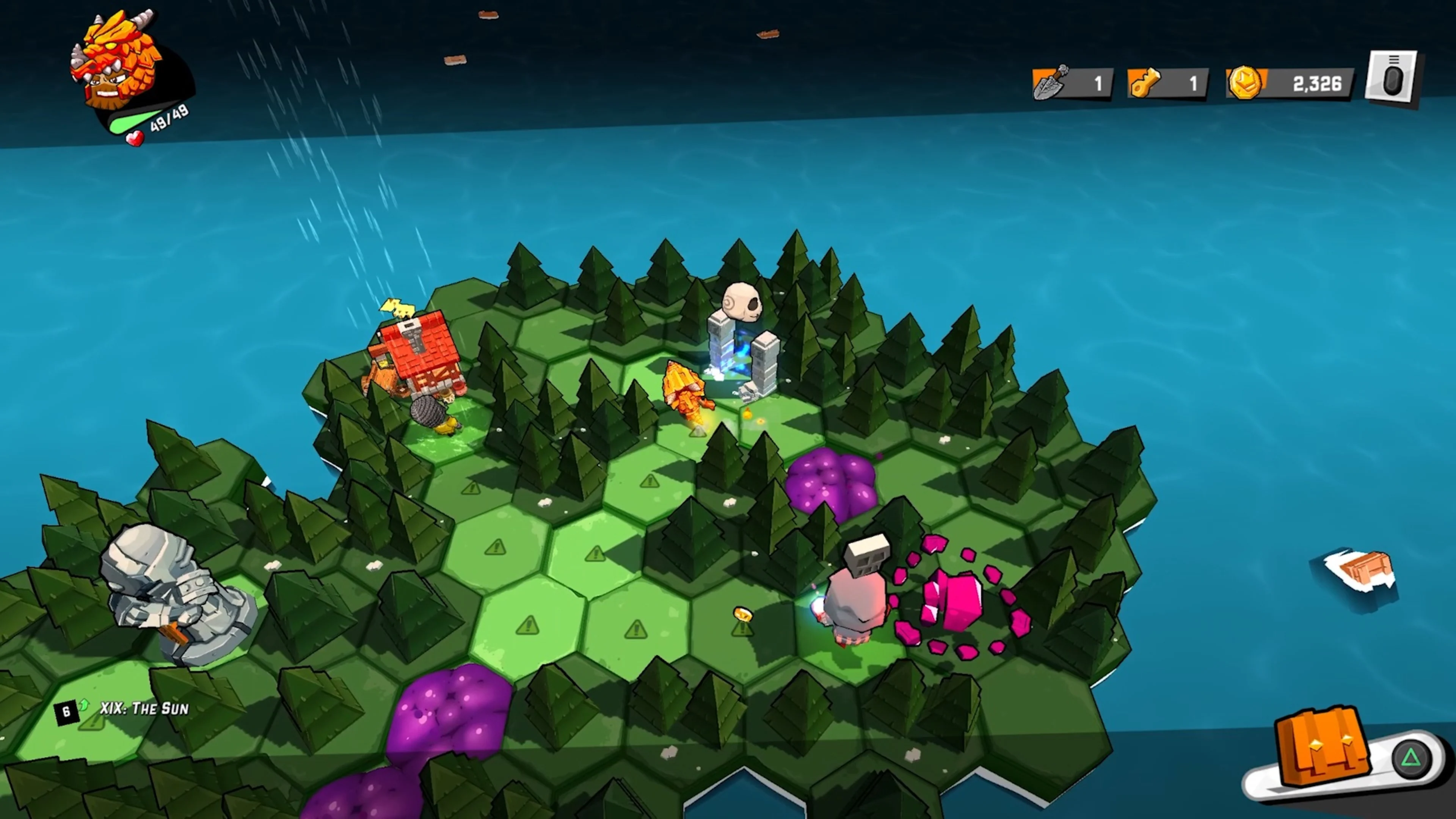
Task: Click the 2,326 coin total display
Action: (x=1317, y=83)
